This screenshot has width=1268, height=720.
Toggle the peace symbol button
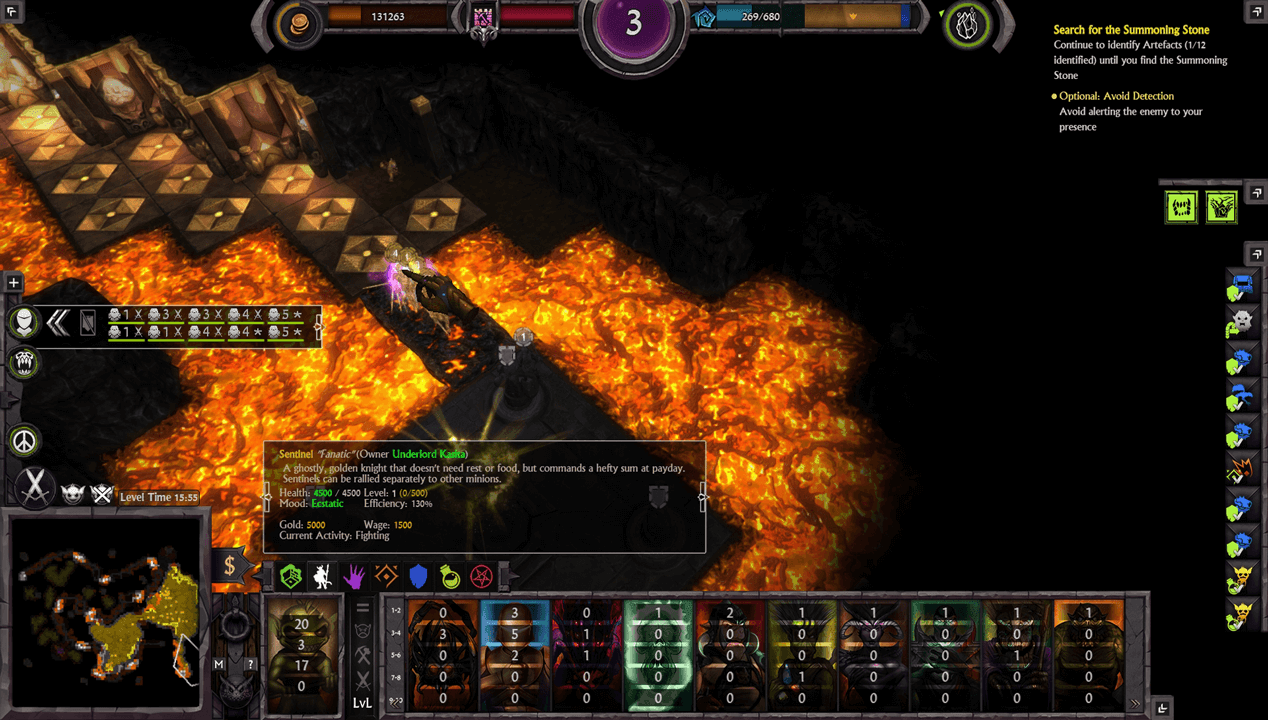pos(25,440)
